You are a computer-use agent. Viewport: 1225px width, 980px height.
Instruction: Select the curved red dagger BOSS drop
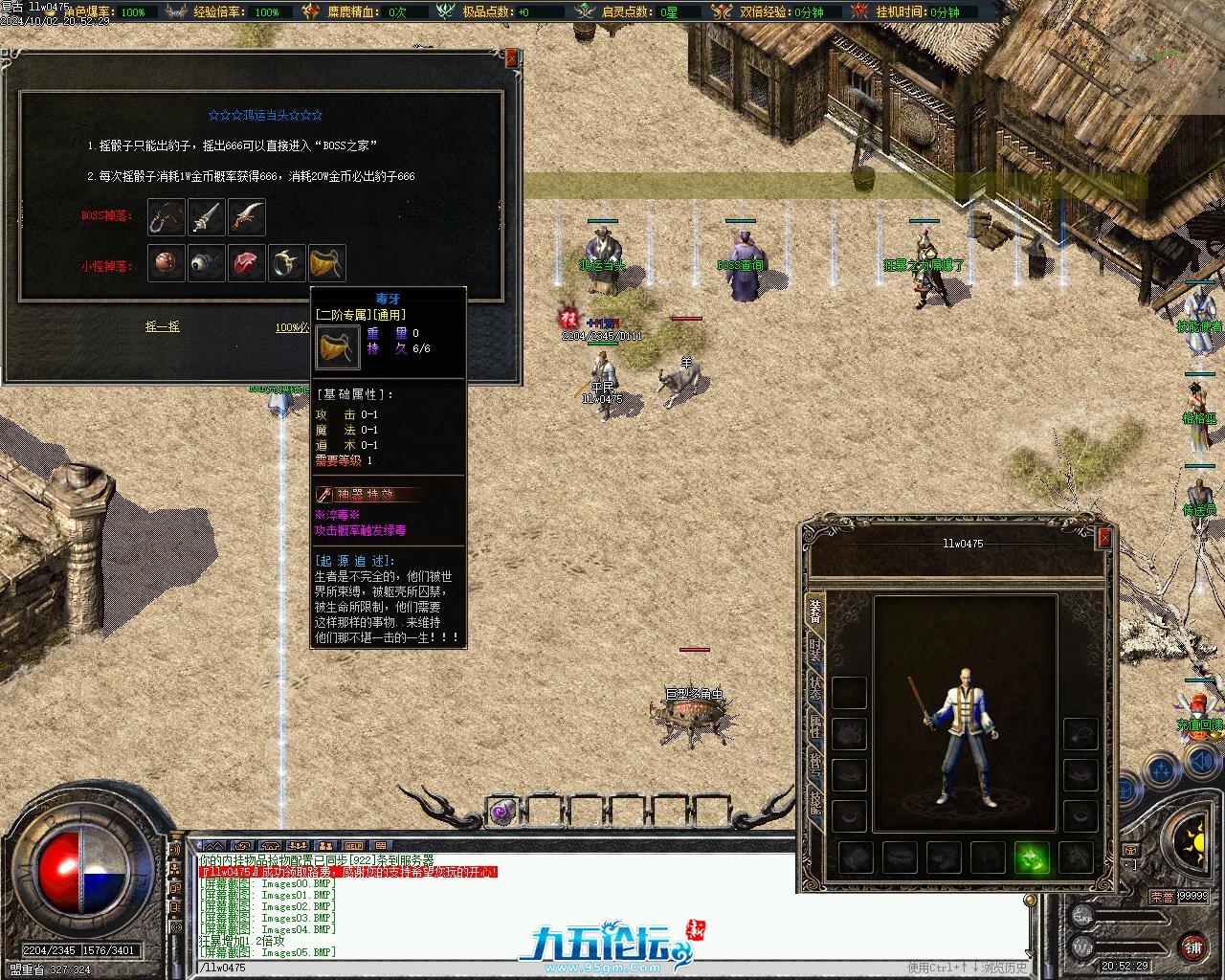click(x=247, y=218)
